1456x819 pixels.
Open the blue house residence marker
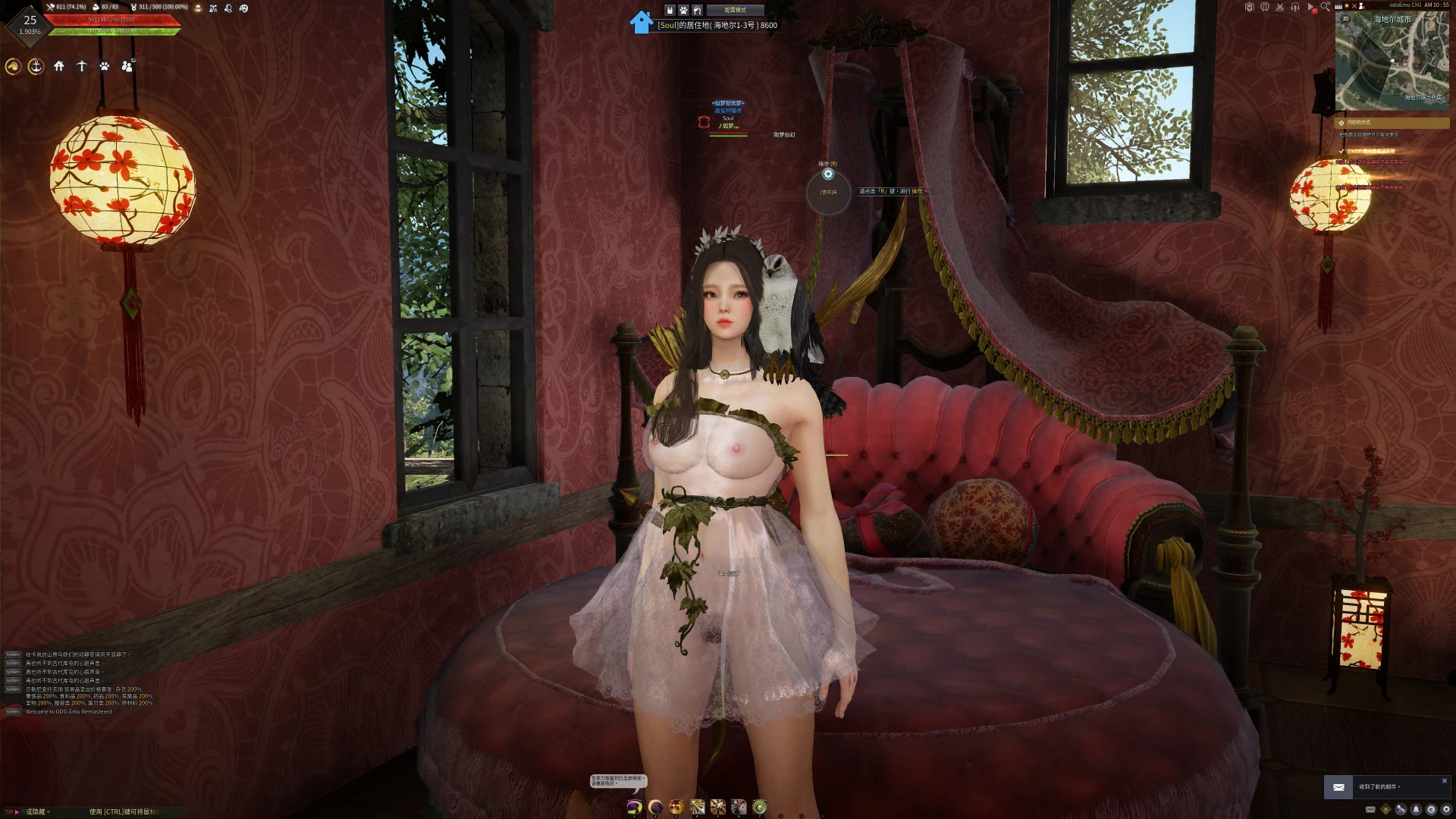click(641, 23)
